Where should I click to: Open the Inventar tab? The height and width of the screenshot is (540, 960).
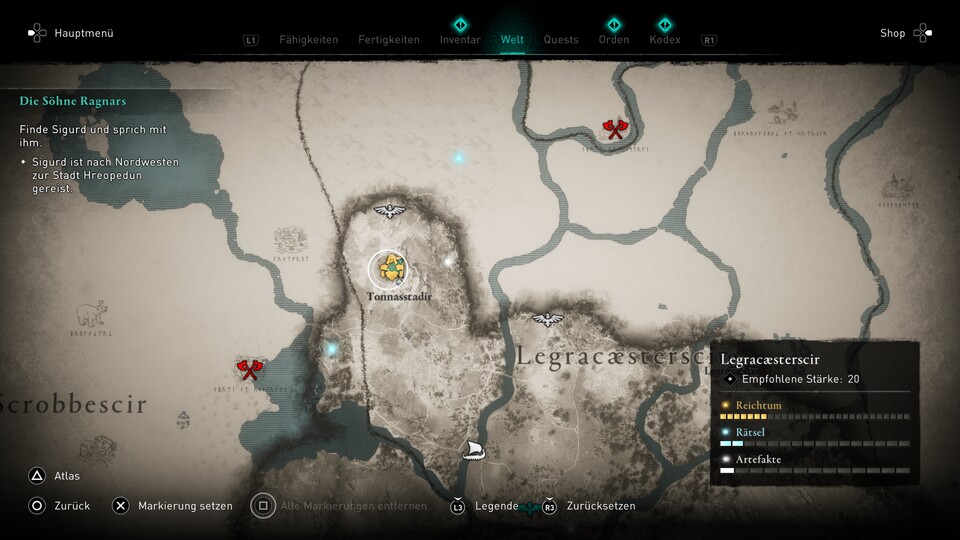[460, 40]
